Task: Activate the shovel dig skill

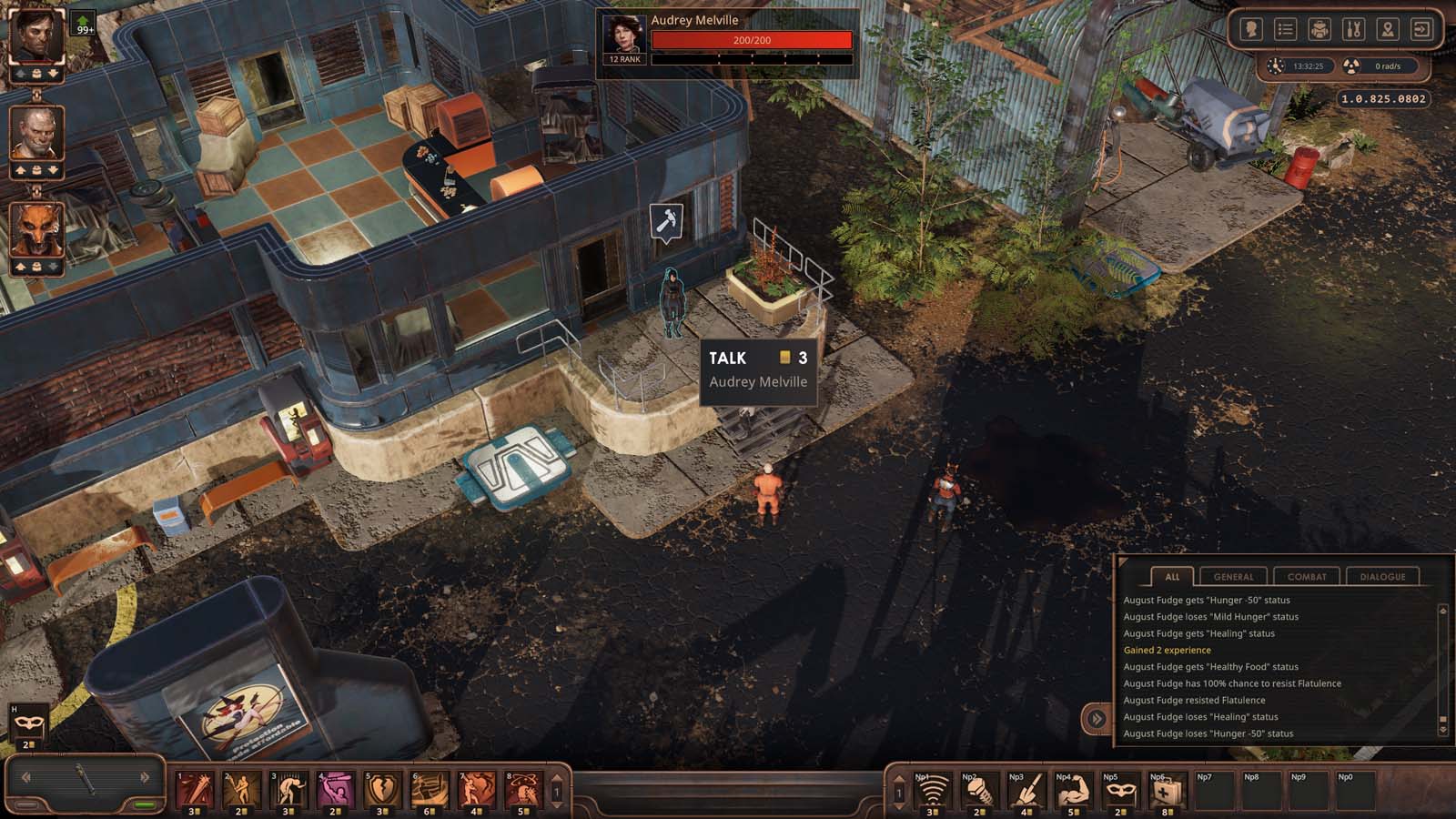Action: 1024,792
